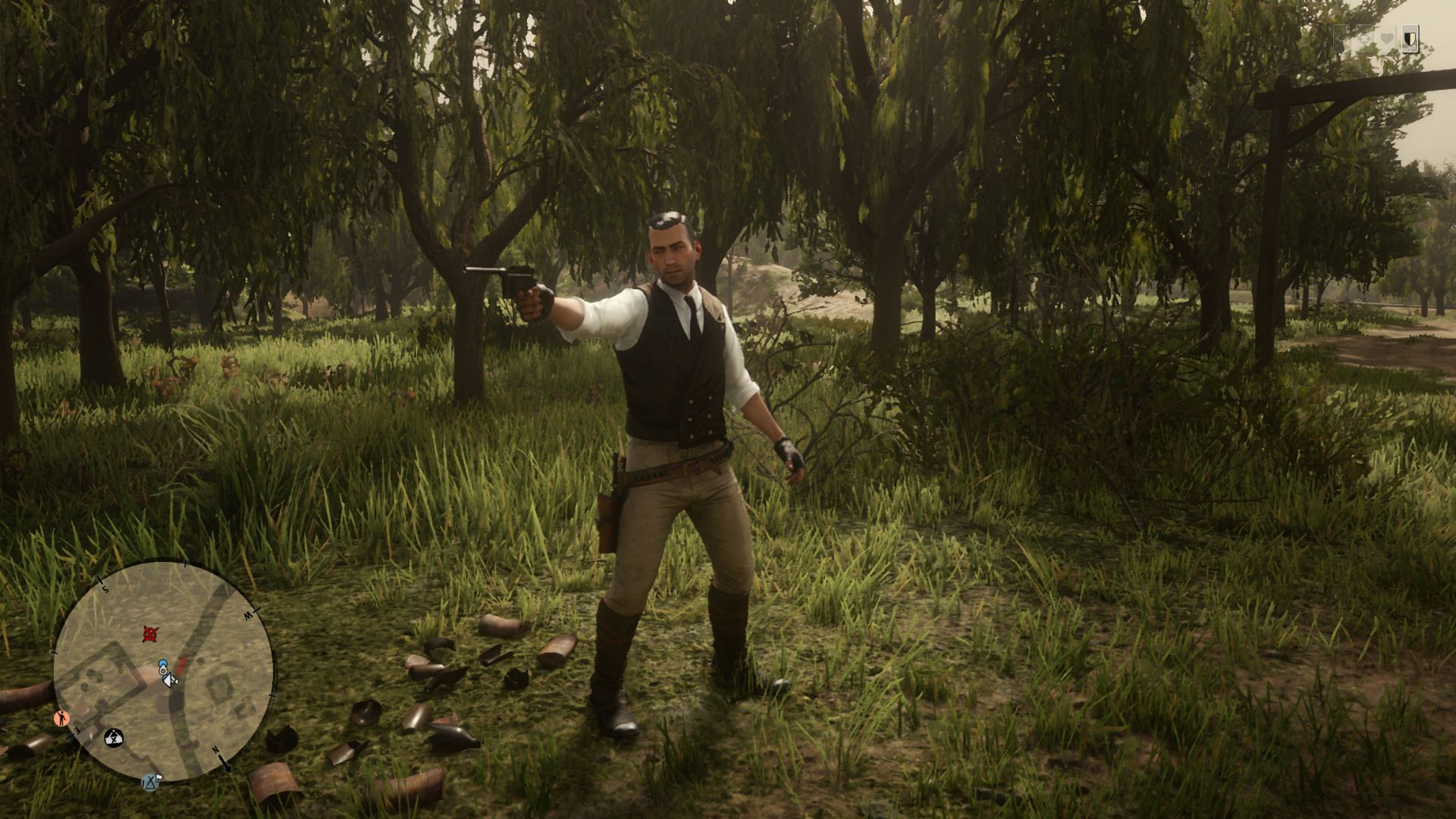Screen dimensions: 1456x819
Task: Click the blue camp tent icon with white flag
Action: (151, 782)
